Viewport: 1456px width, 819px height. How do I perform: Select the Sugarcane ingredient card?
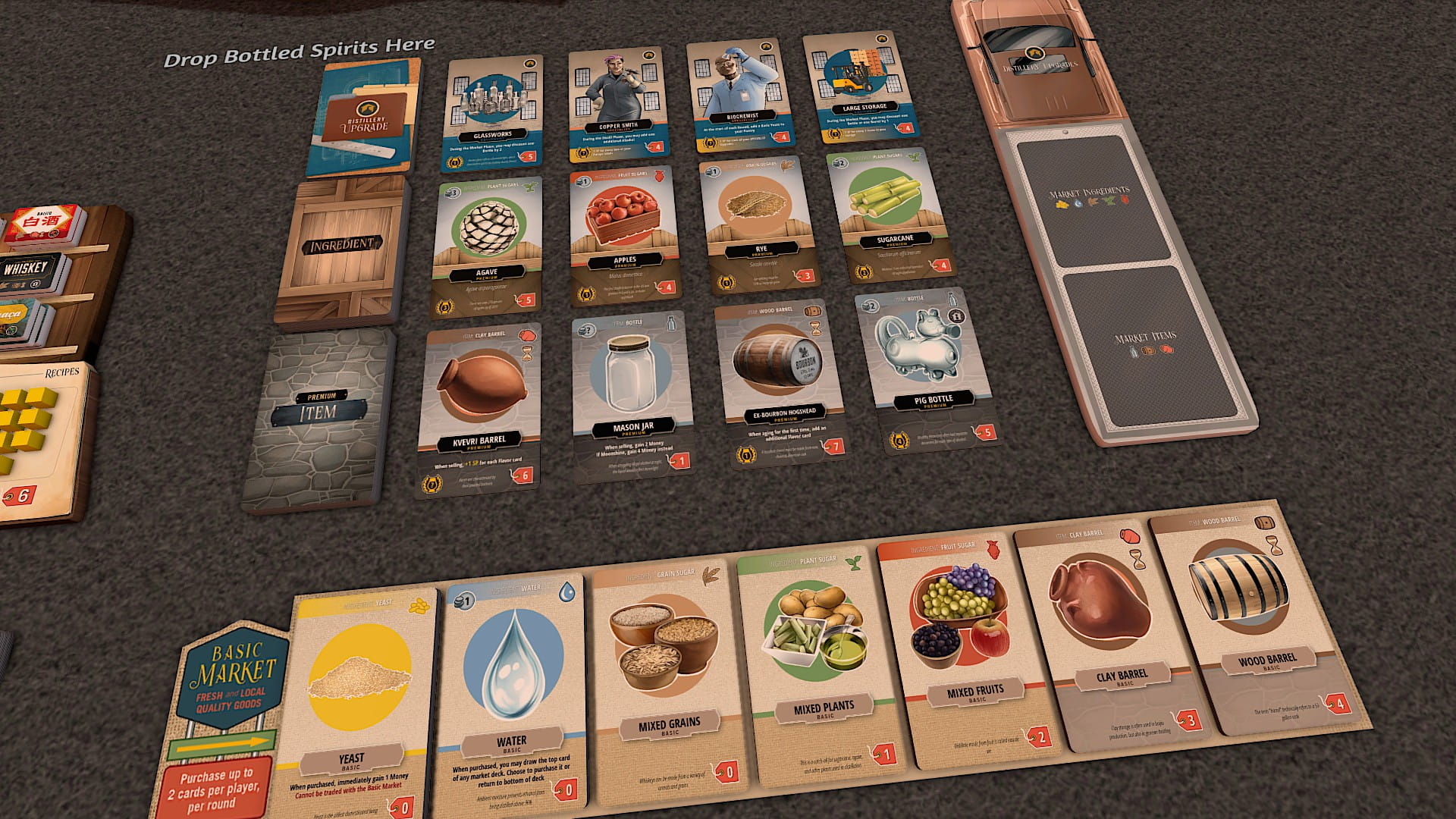pyautogui.click(x=890, y=215)
